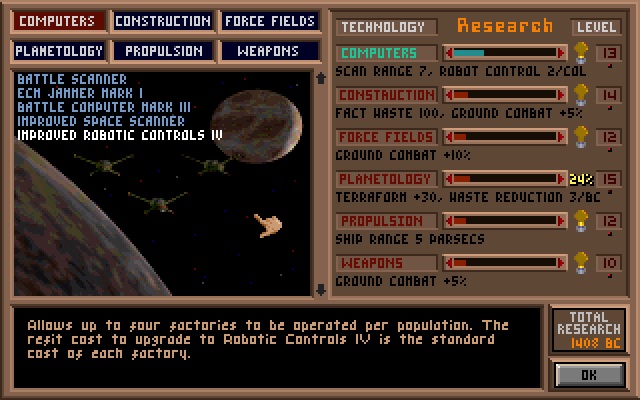The width and height of the screenshot is (640, 400).
Task: Lock the Computers research allocation label
Action: 387,53
